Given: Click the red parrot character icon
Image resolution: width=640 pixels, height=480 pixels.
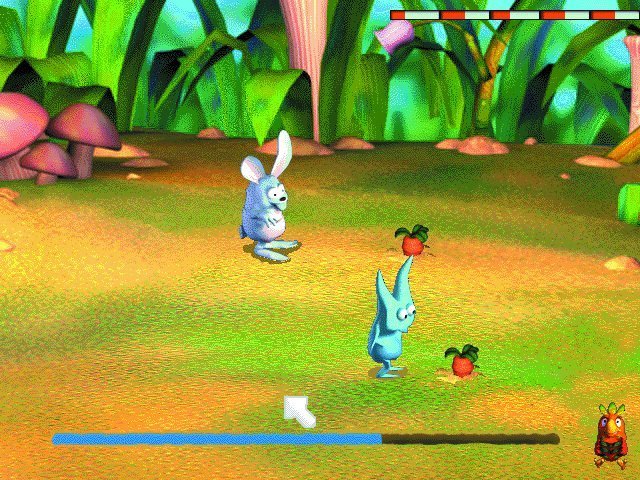Looking at the screenshot, I should [x=609, y=436].
